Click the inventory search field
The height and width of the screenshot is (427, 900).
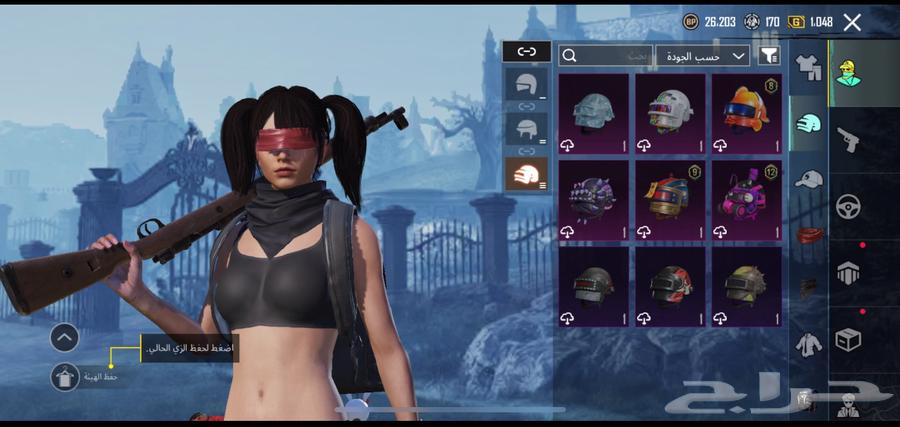pos(606,56)
